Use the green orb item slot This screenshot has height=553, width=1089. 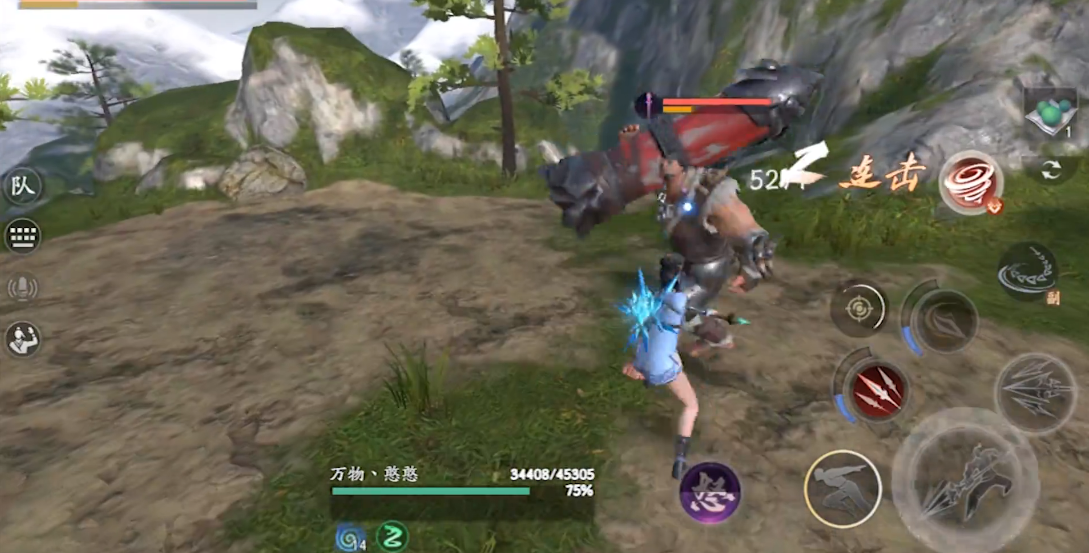point(1051,113)
